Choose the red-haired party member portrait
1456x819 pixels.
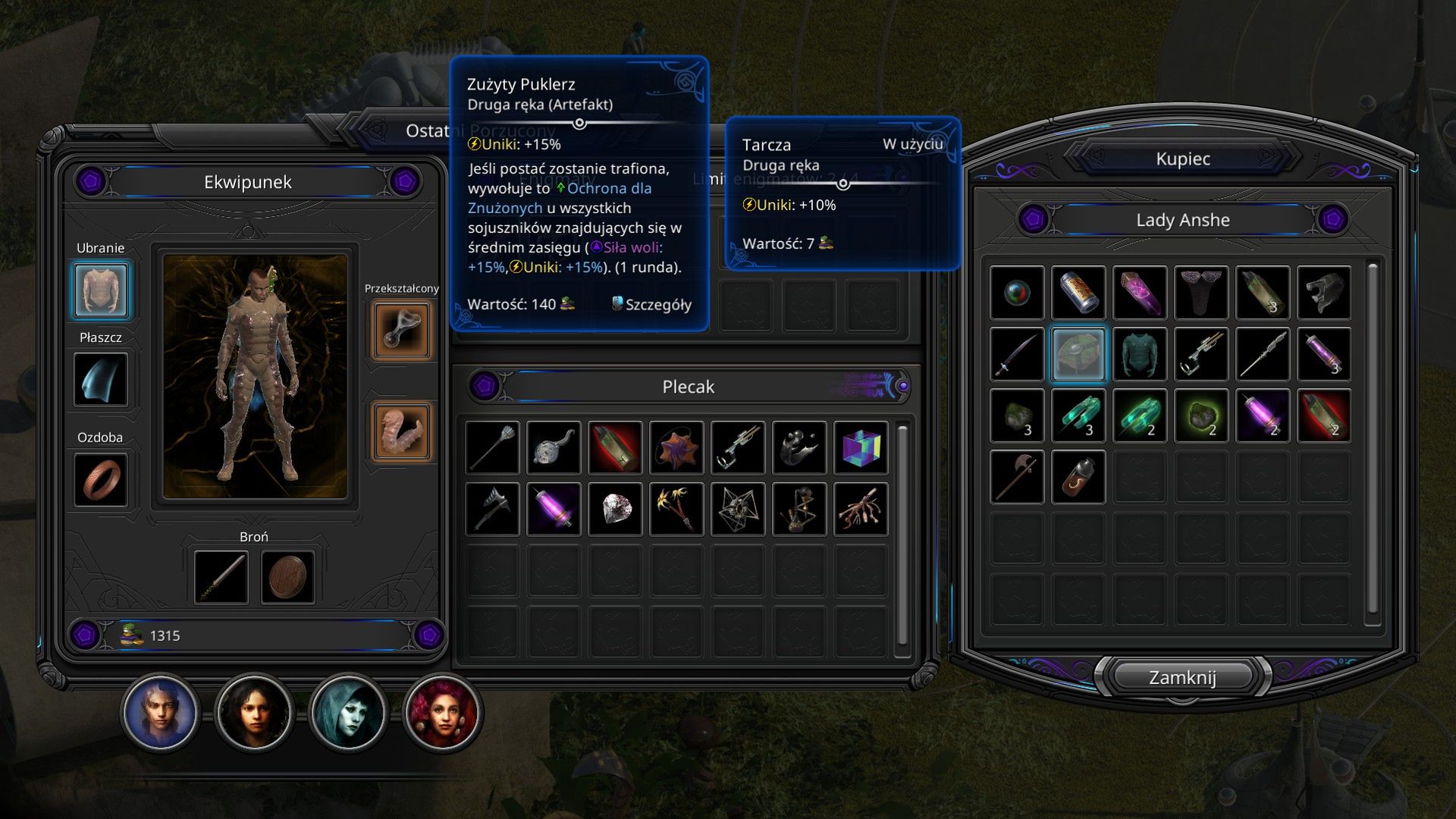point(442,714)
